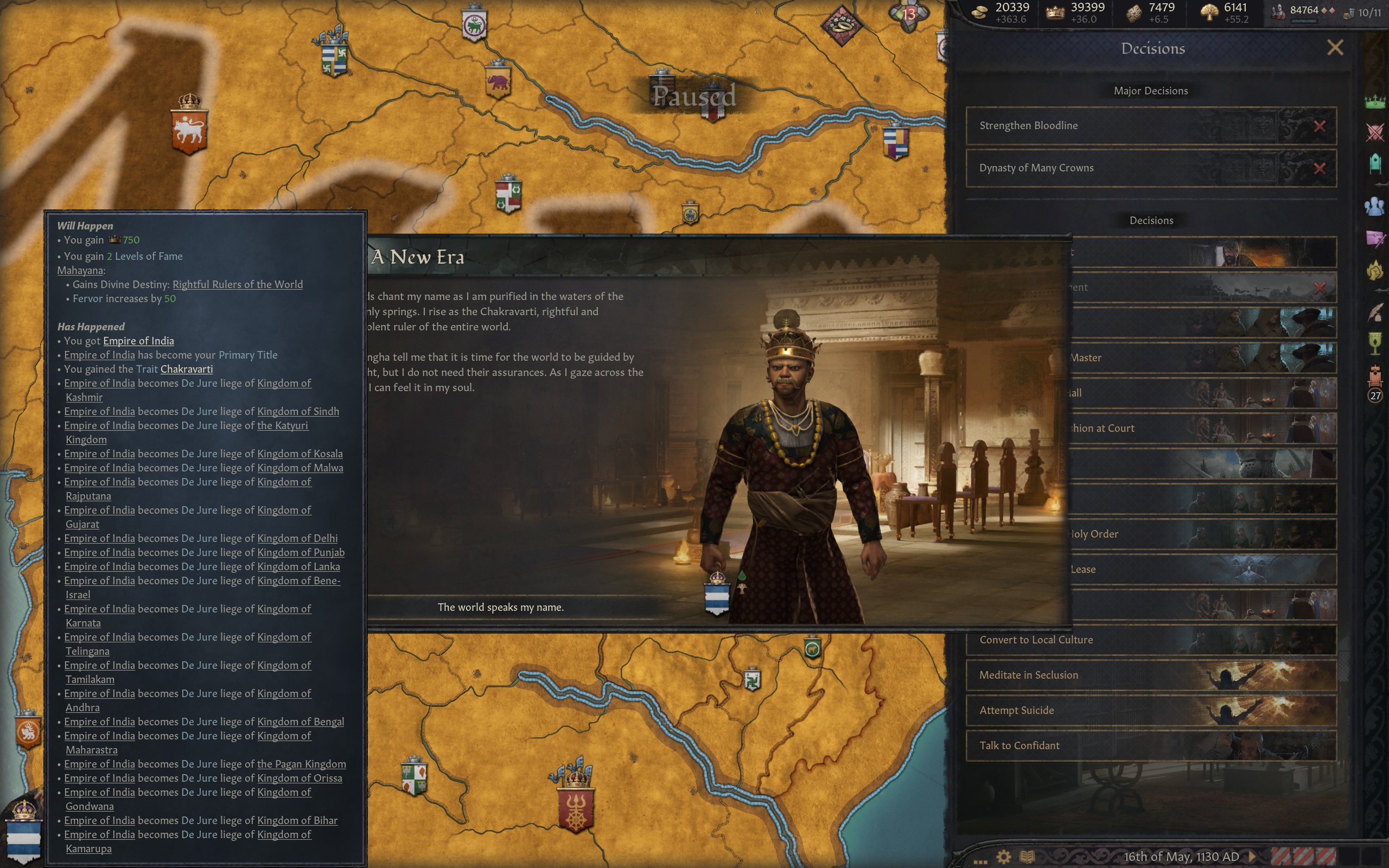Image resolution: width=1389 pixels, height=868 pixels.
Task: Close the Decisions panel
Action: [1335, 48]
